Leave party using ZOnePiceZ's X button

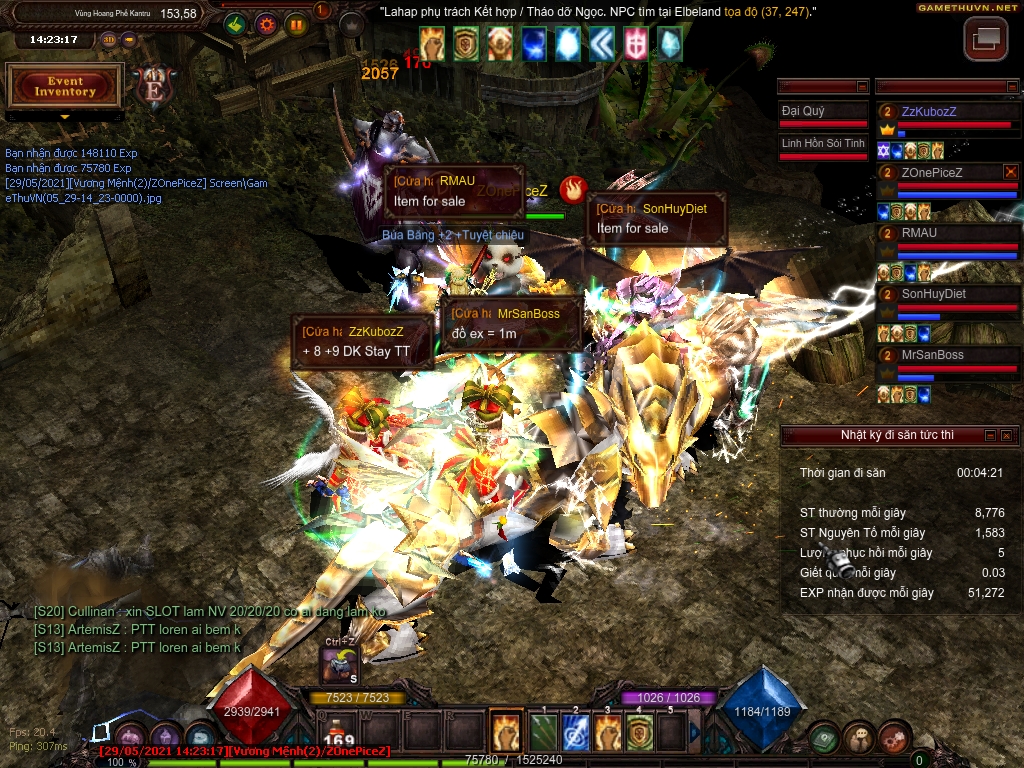pyautogui.click(x=1010, y=172)
